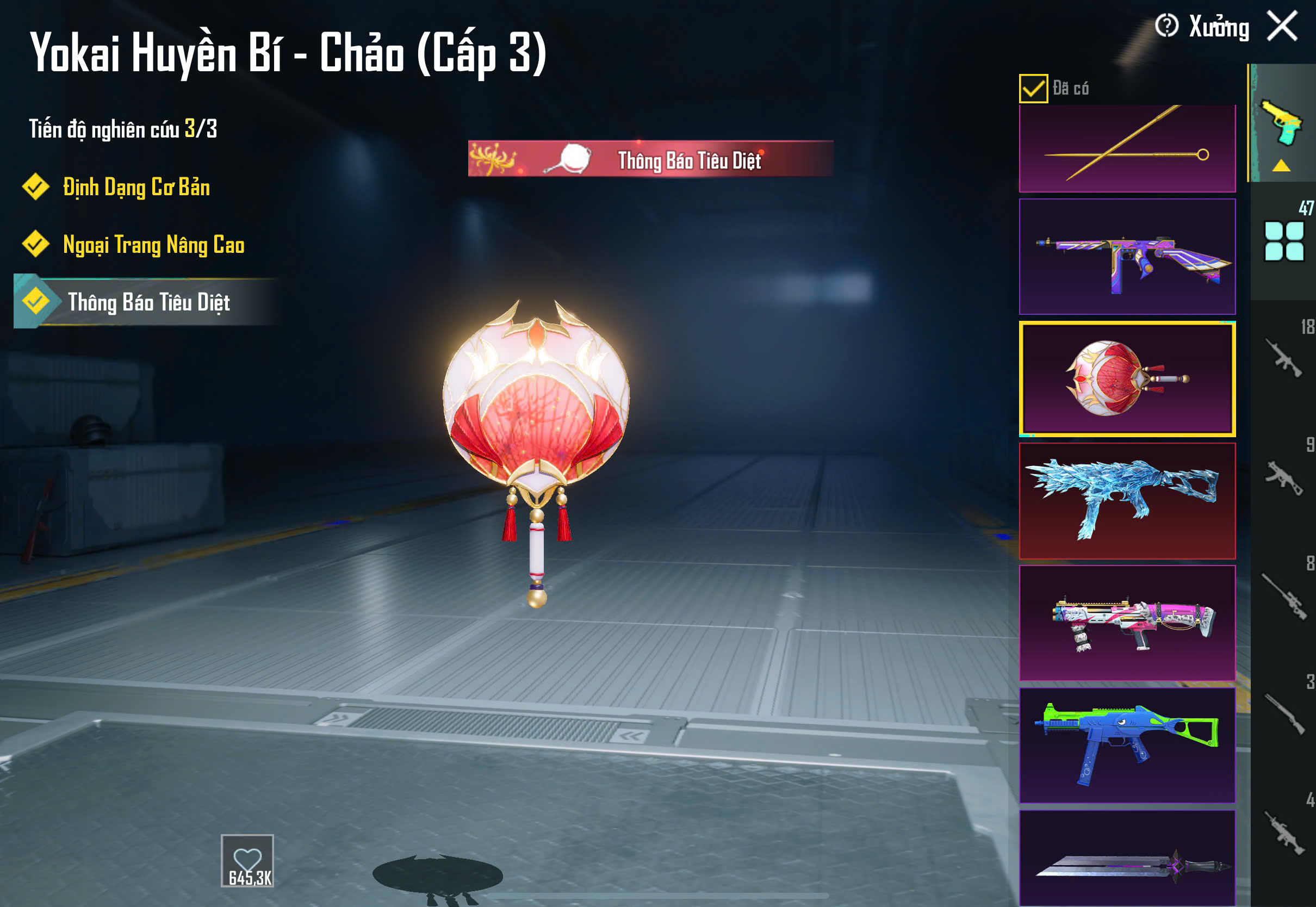This screenshot has width=1316, height=907.
Task: Choose the Ngoại Trang Nâng Cao stage
Action: pyautogui.click(x=153, y=245)
